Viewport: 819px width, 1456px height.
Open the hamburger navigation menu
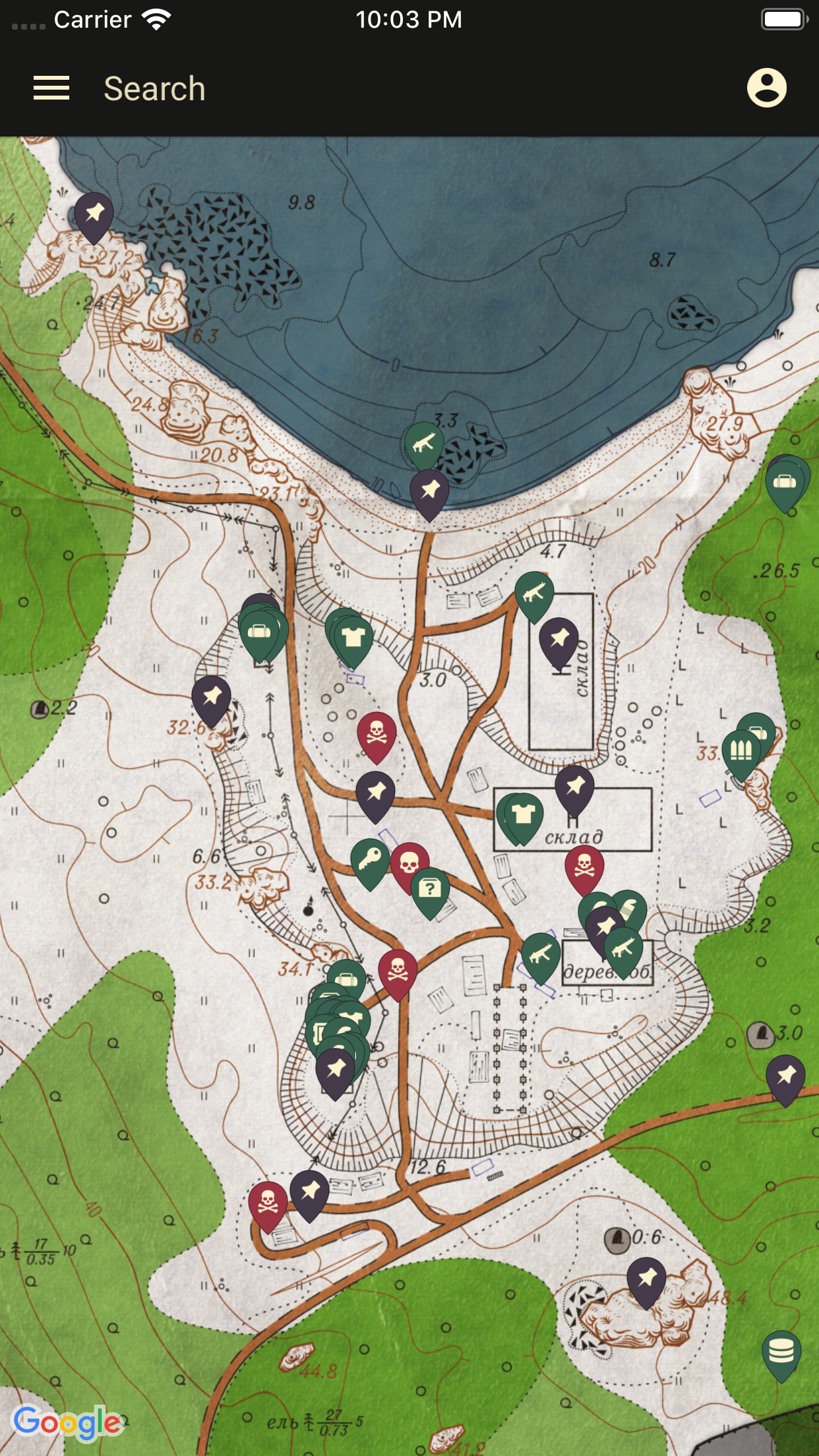tap(51, 88)
